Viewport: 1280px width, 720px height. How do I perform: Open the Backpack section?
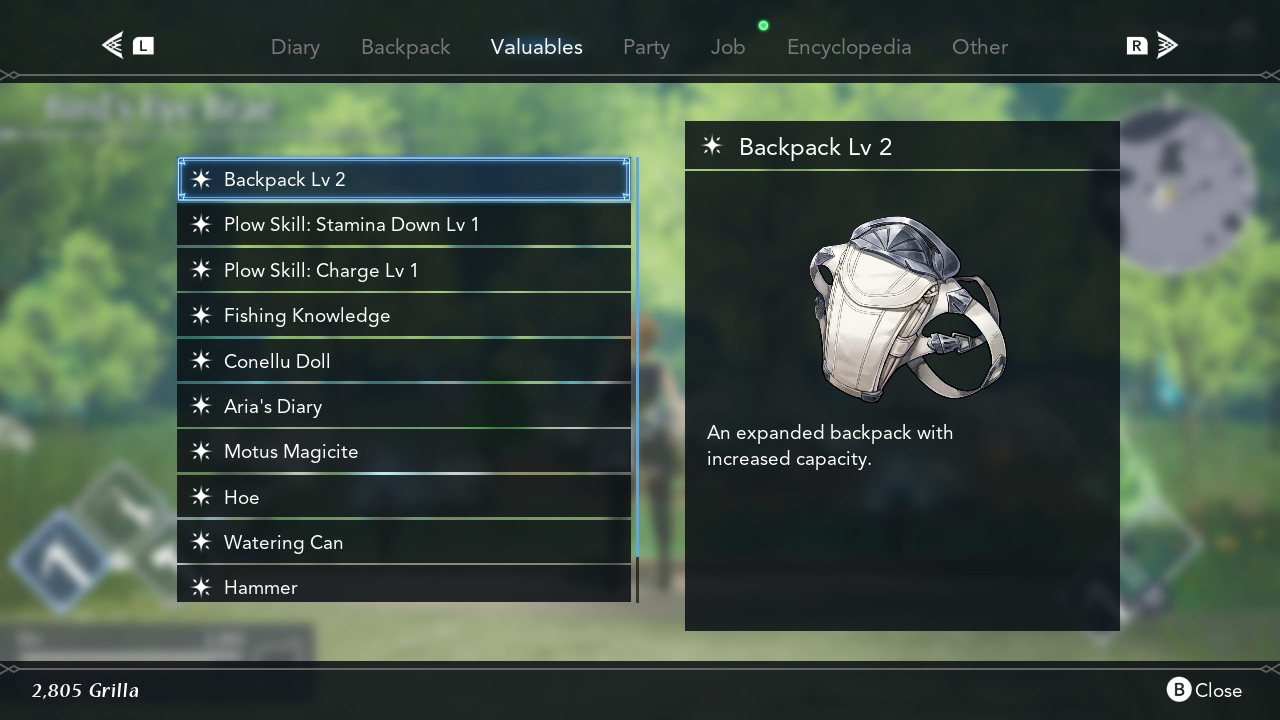click(x=405, y=46)
